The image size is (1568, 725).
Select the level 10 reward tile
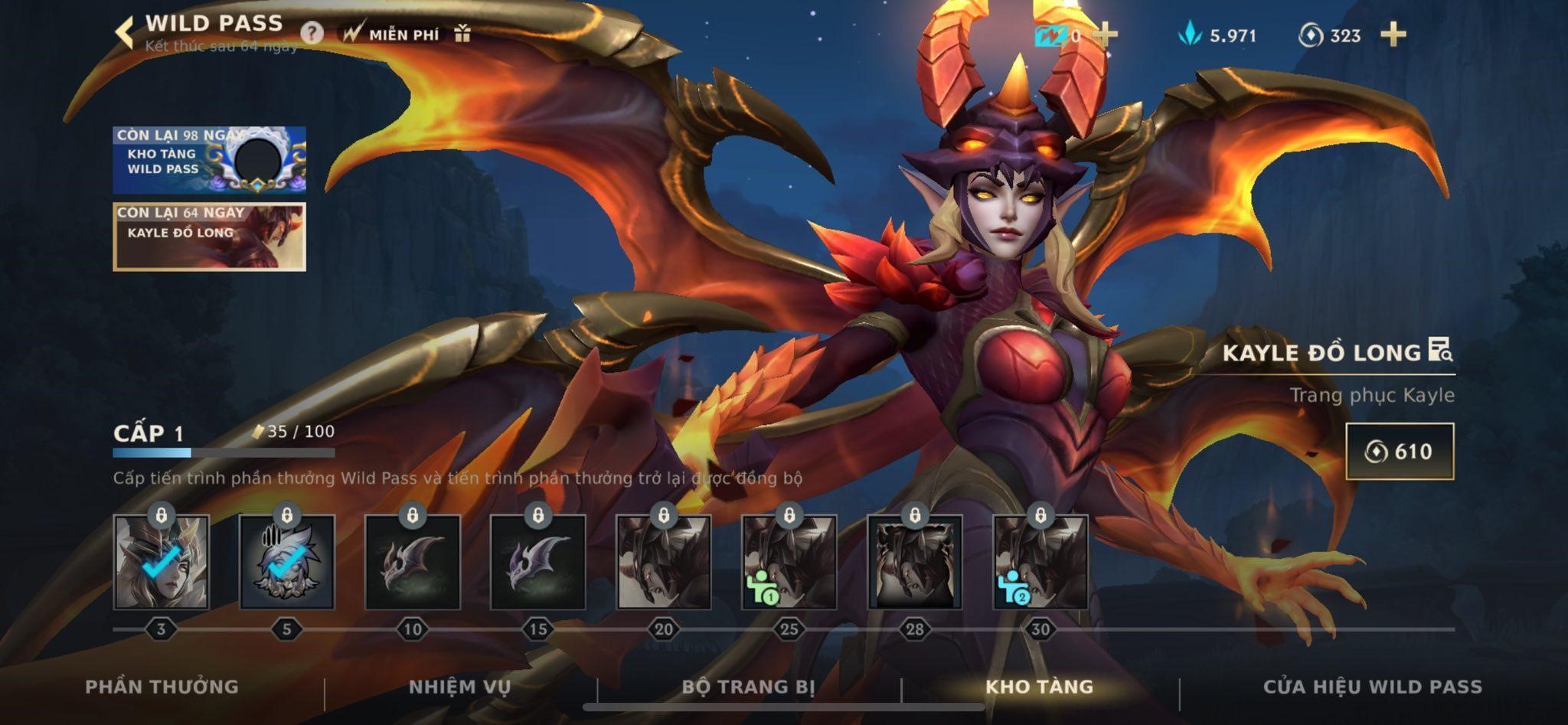[412, 563]
